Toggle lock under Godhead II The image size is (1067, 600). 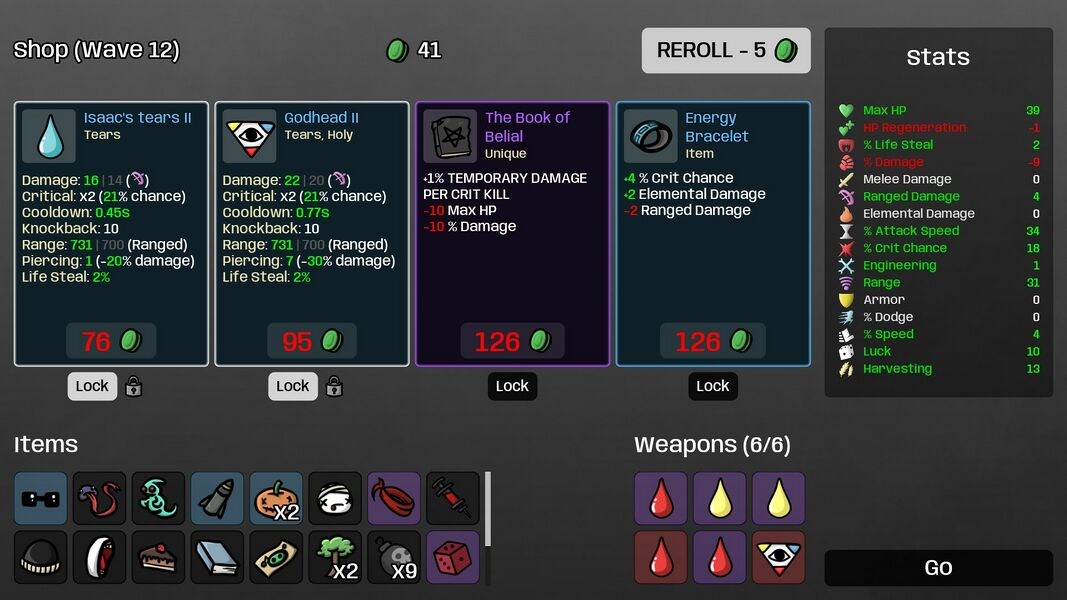pos(293,386)
